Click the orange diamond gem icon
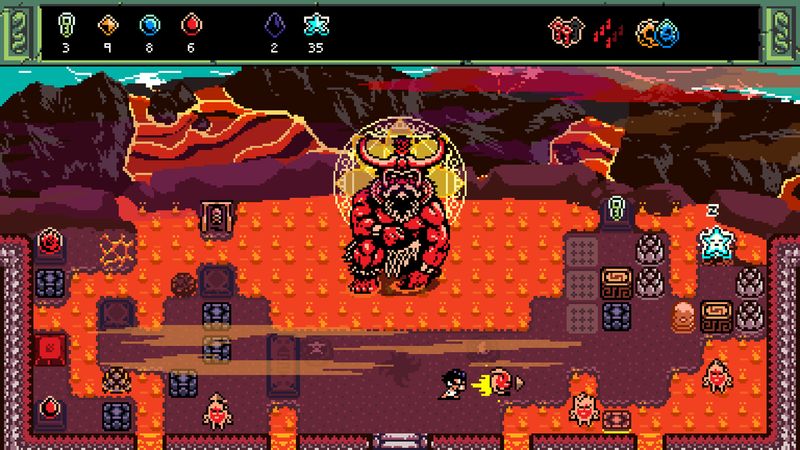The width and height of the screenshot is (800, 450). 108,25
